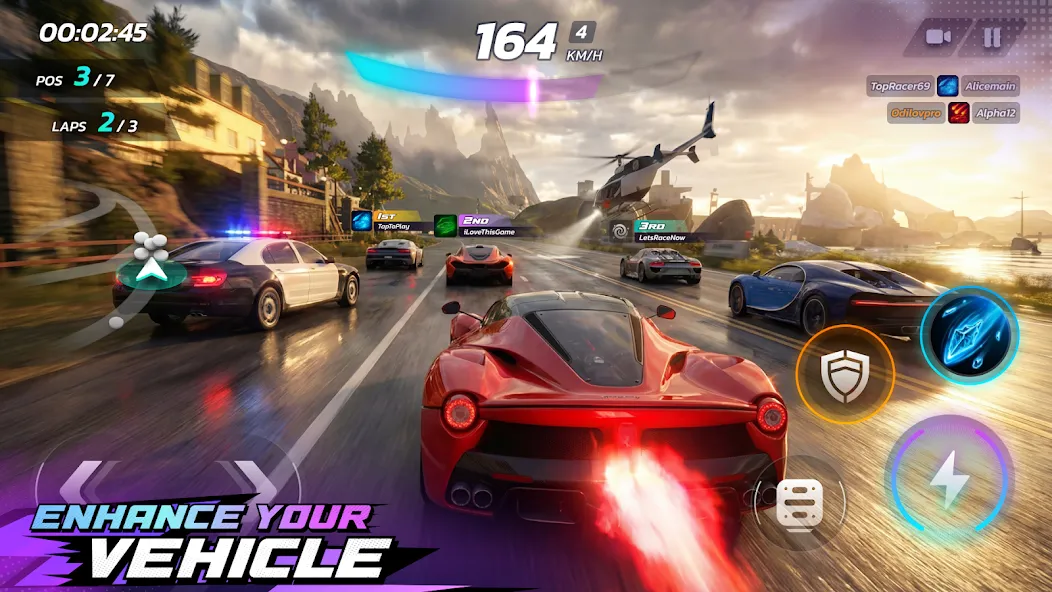Select the Alpha12 player tag
This screenshot has height=592, width=1052.
995,113
